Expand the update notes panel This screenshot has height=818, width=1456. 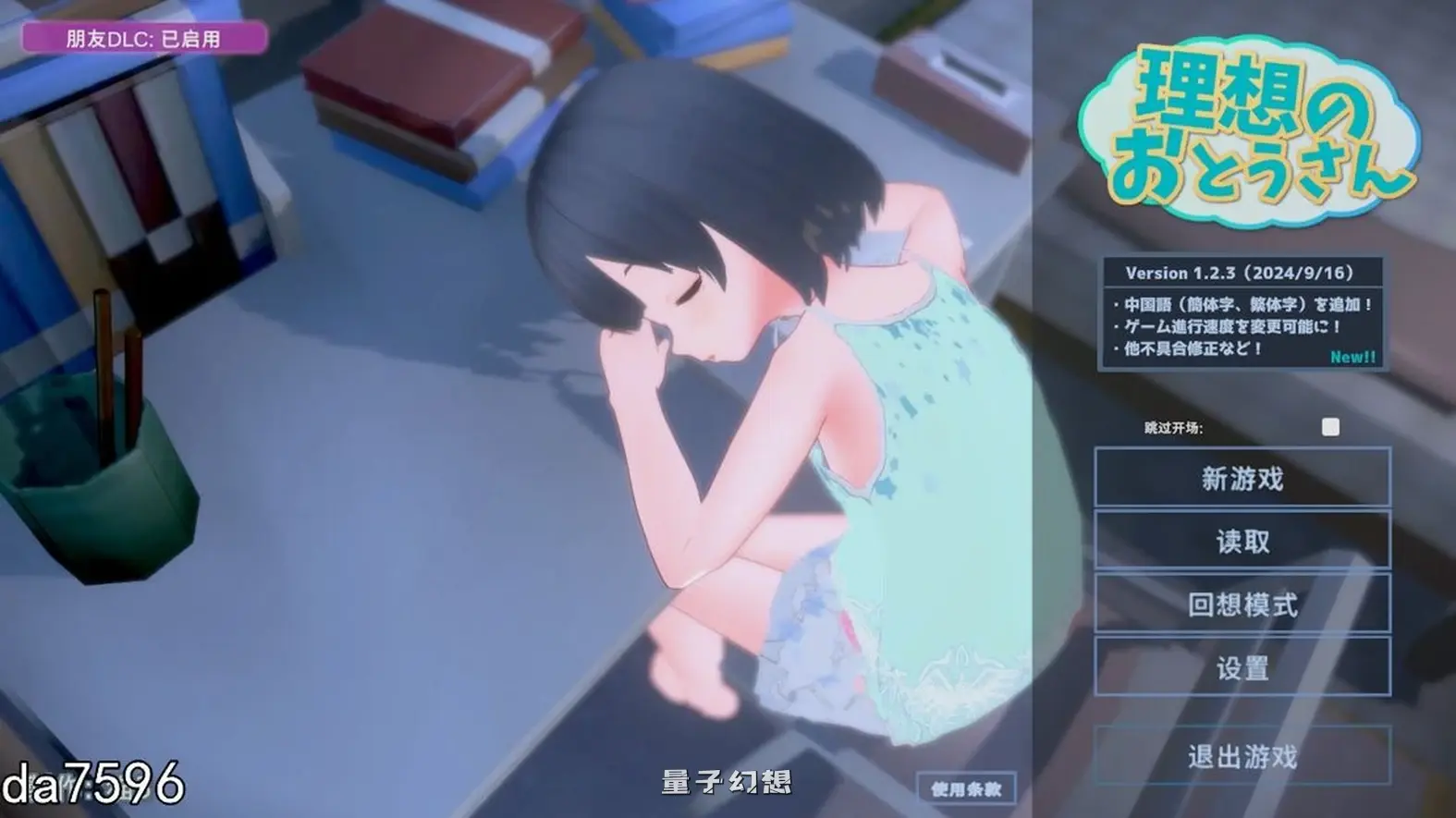pos(1242,314)
